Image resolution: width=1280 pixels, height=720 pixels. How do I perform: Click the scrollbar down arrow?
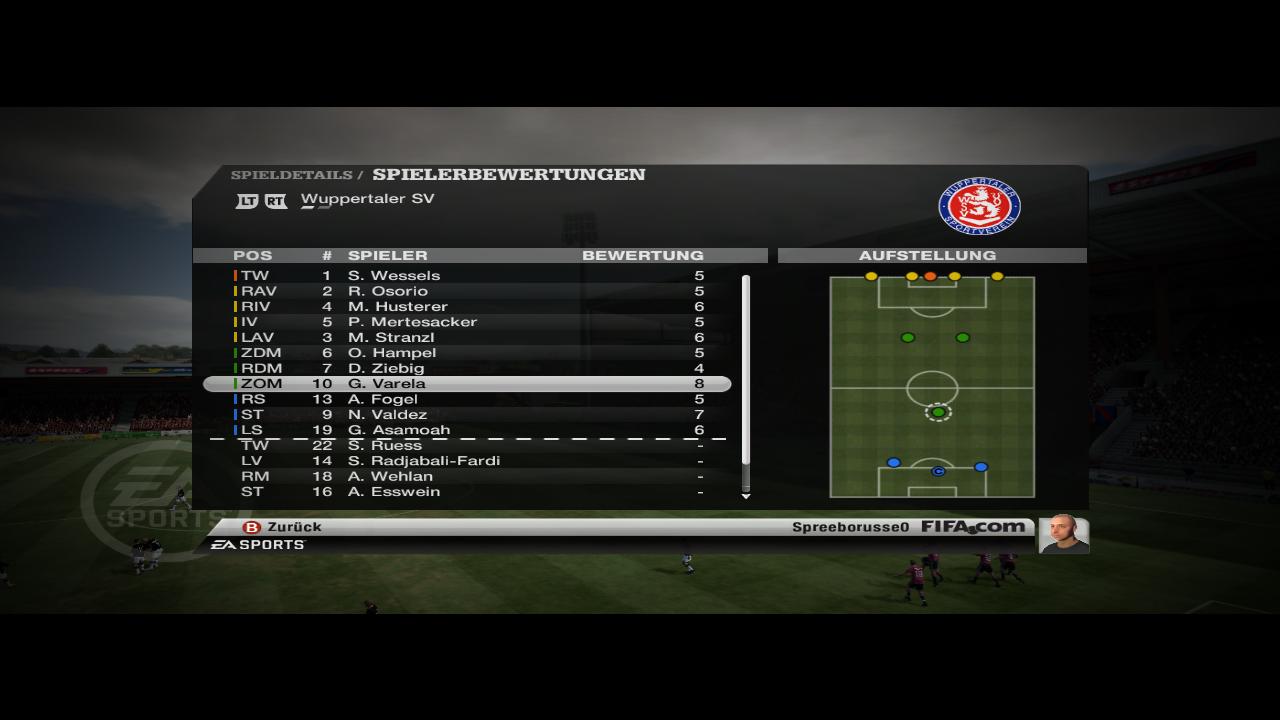pos(745,496)
